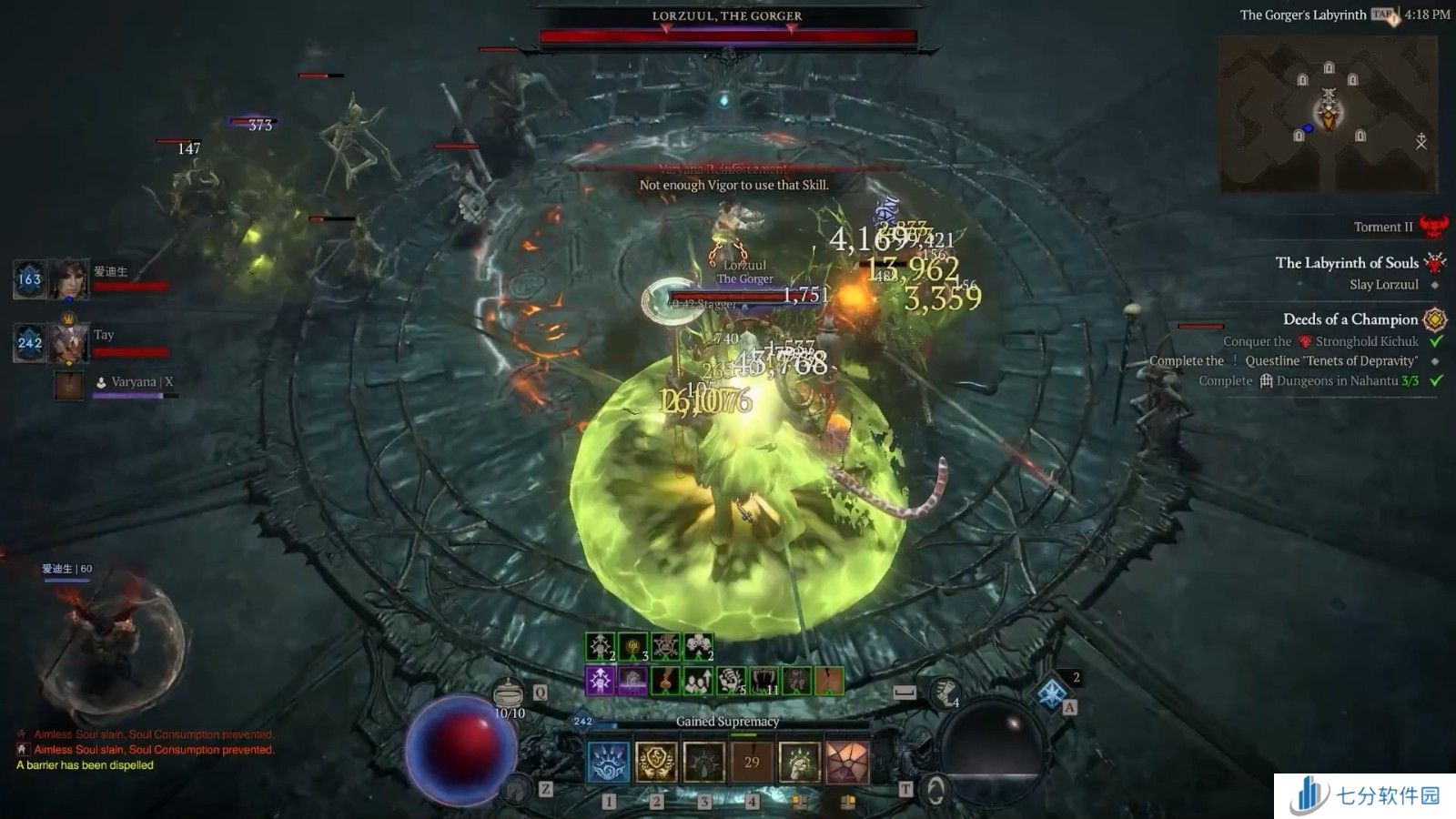The image size is (1456, 819).
Task: Use the golden crest shield skill
Action: tap(656, 761)
